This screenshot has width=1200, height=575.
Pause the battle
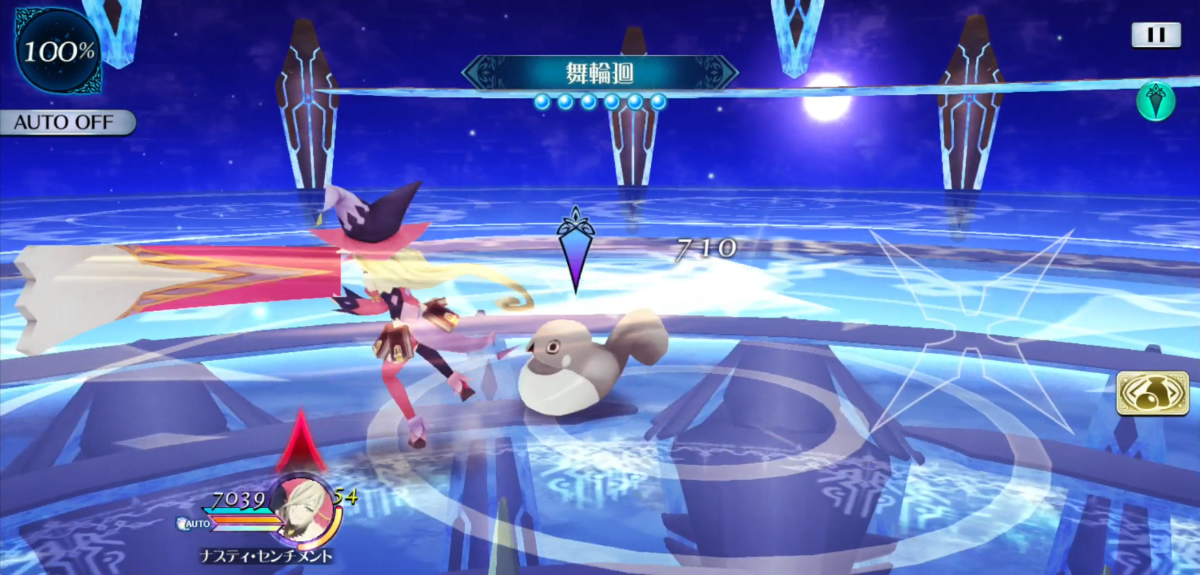pos(1156,35)
